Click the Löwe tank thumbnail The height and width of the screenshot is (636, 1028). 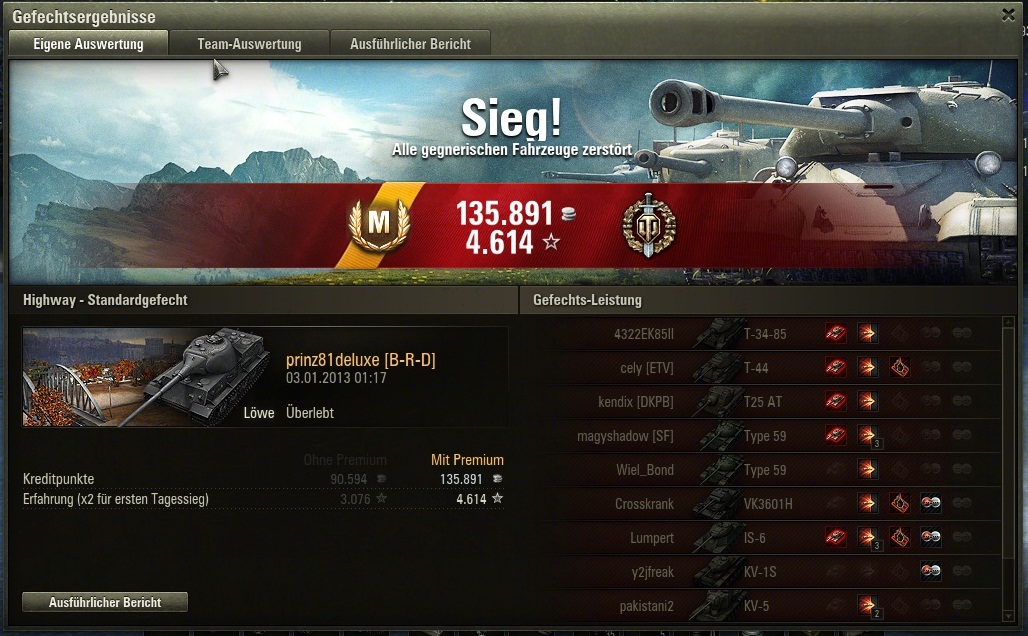tap(148, 376)
